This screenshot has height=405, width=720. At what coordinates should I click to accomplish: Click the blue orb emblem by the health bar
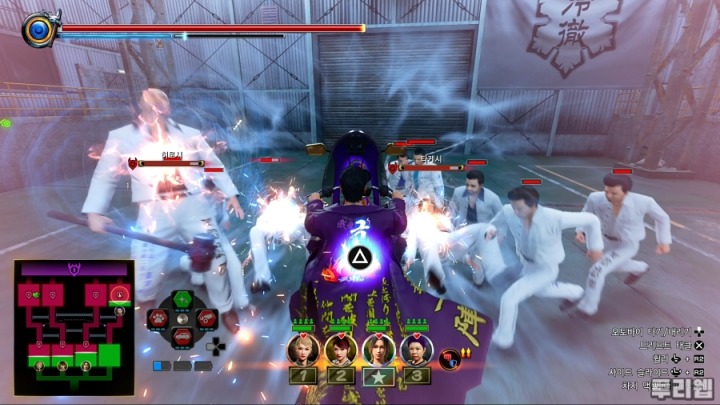(40, 29)
